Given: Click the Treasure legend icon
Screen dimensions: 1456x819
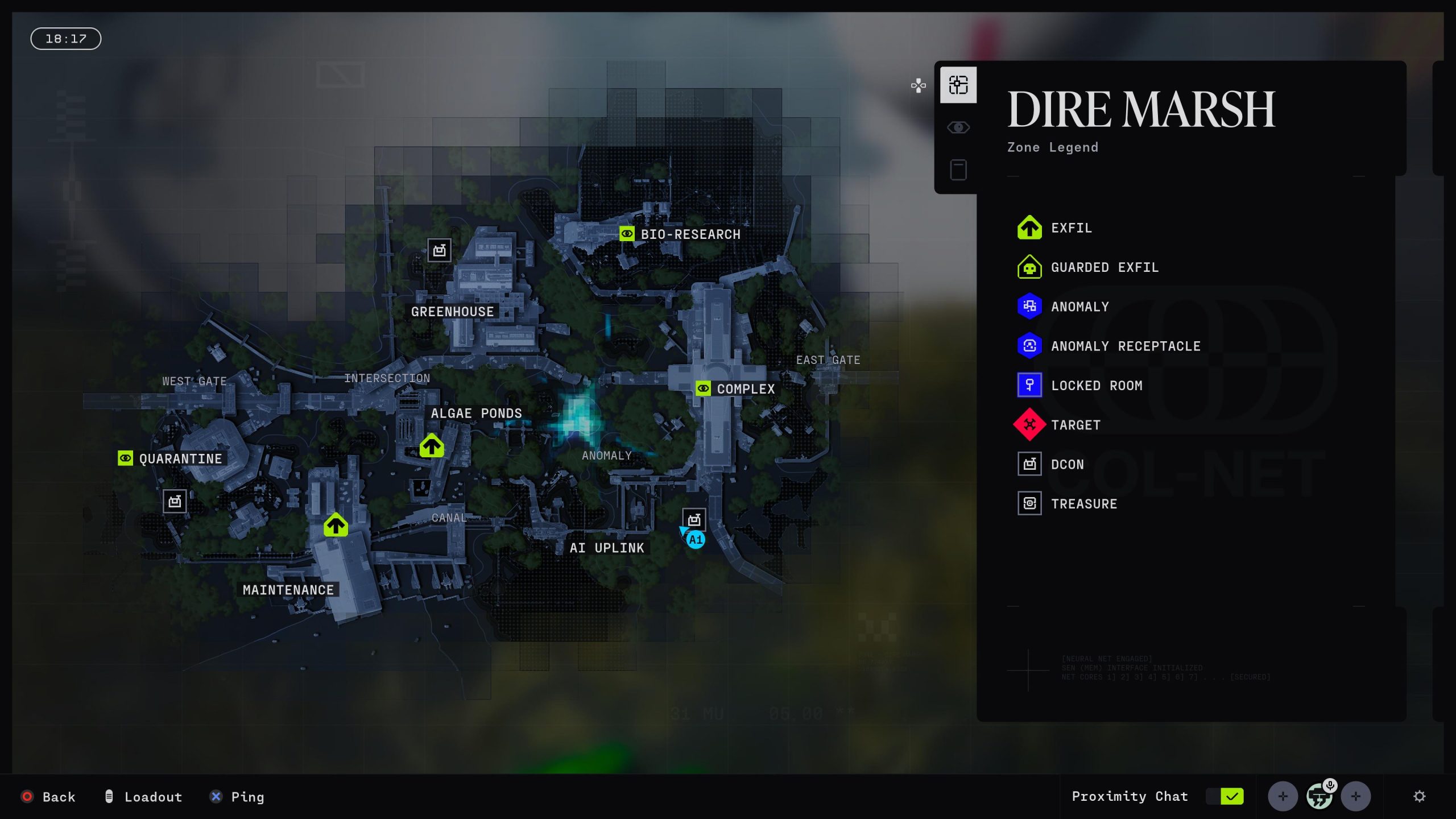Looking at the screenshot, I should coord(1029,503).
